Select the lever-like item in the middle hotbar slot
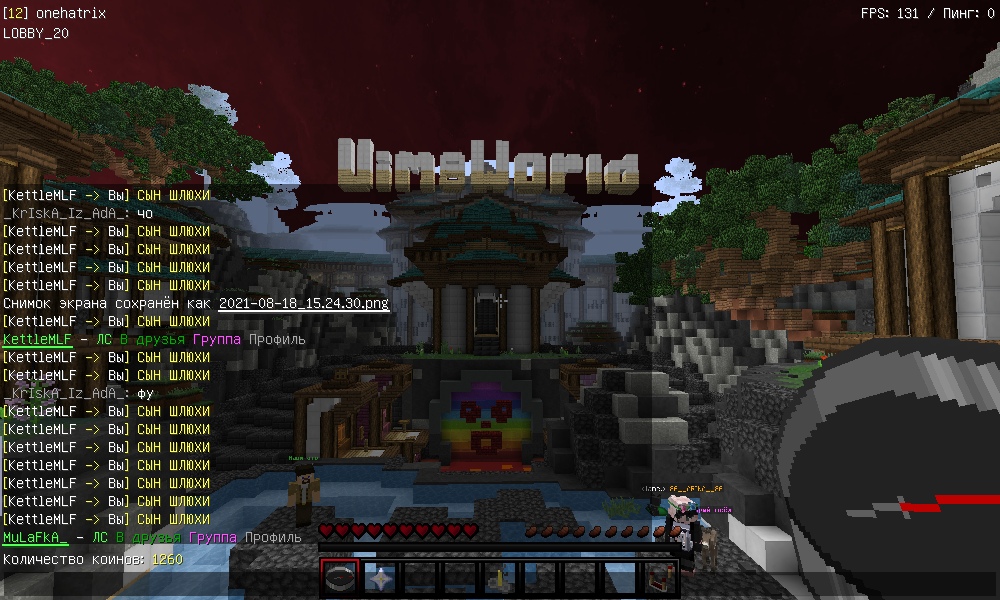 pos(499,578)
